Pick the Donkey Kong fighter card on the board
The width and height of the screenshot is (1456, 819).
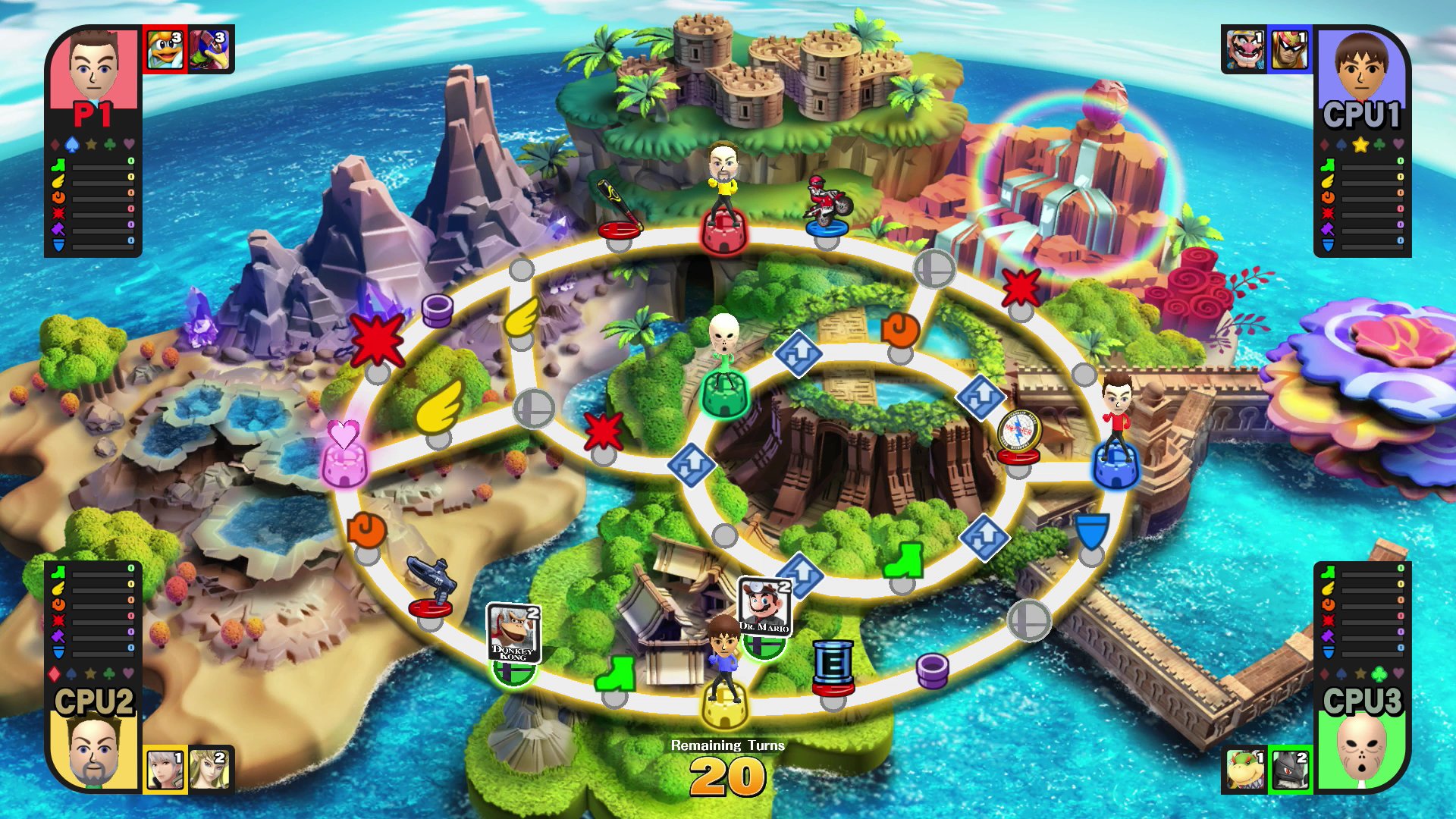[x=513, y=634]
